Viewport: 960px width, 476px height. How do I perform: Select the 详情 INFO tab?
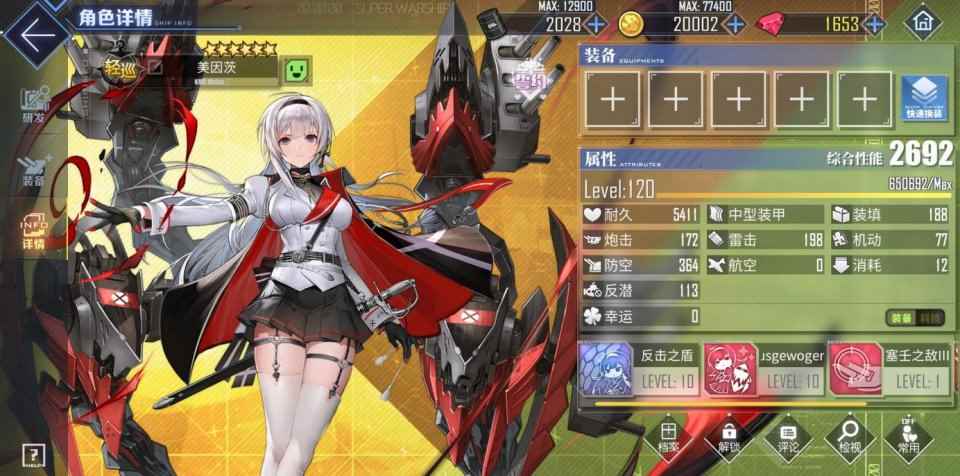34,231
